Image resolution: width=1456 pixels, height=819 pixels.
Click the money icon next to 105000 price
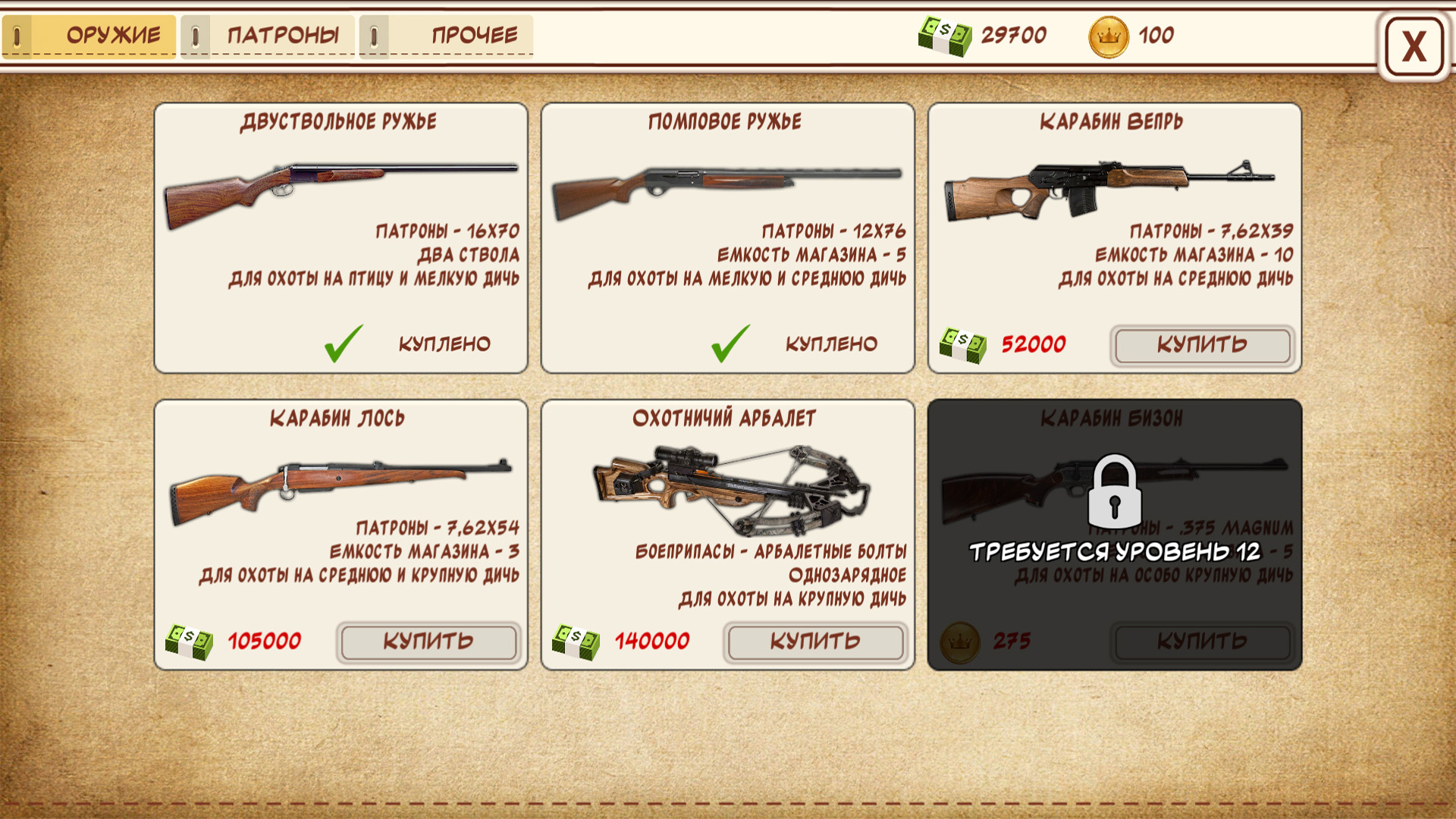coord(190,641)
